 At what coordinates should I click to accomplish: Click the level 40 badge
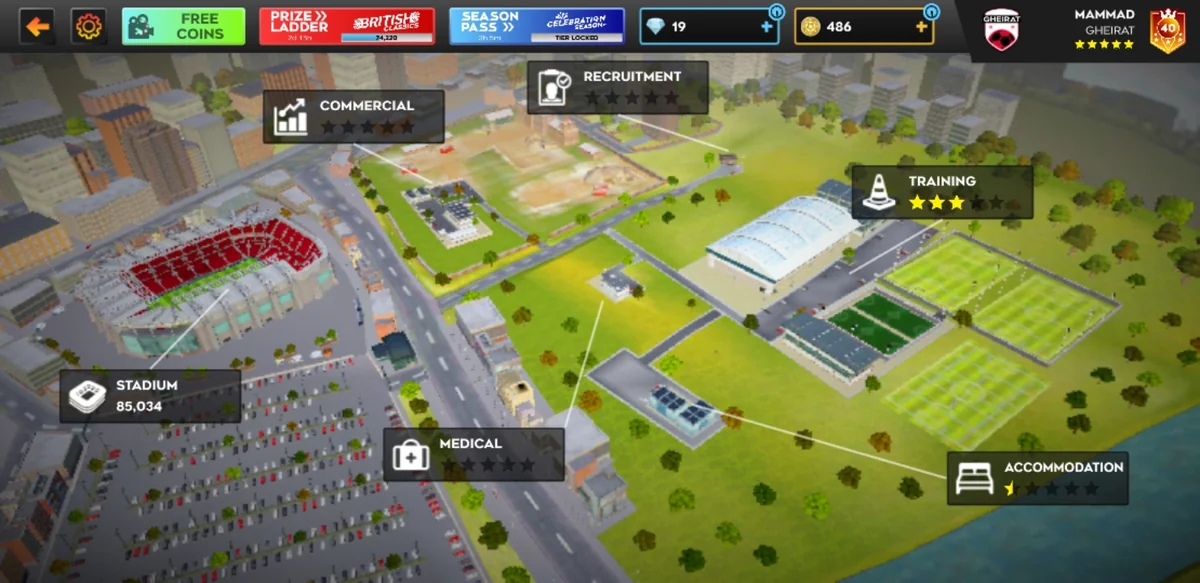pyautogui.click(x=1167, y=32)
